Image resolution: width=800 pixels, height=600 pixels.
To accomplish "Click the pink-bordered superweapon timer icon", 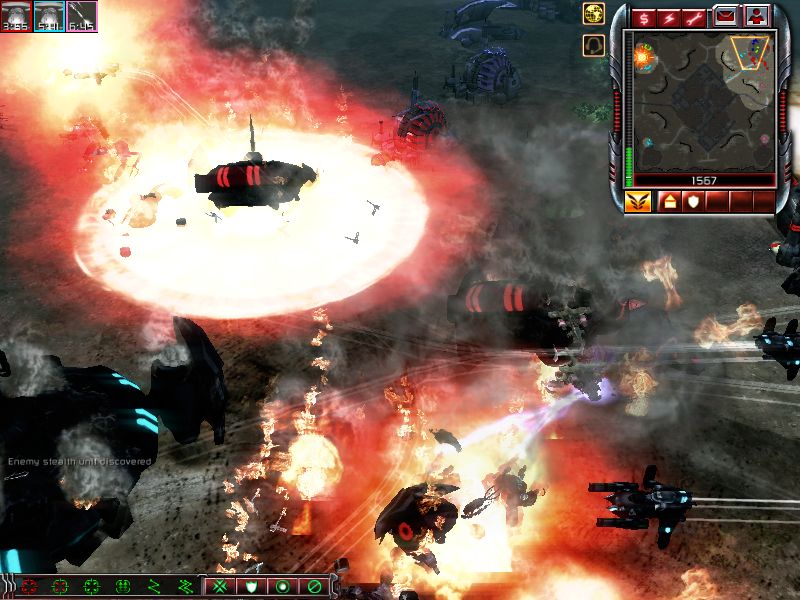I will pyautogui.click(x=82, y=16).
